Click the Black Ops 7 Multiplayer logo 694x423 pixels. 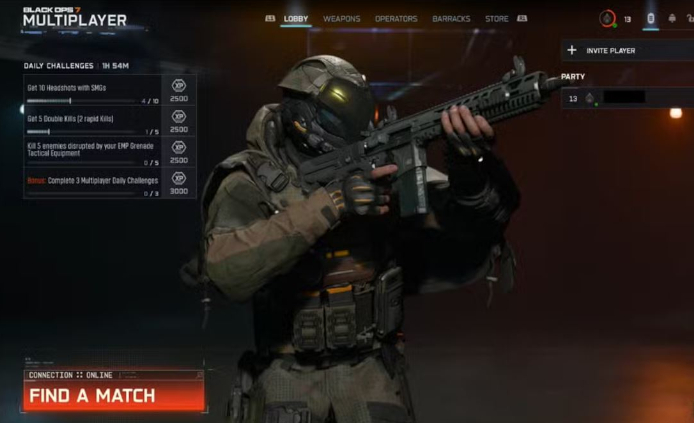(74, 17)
